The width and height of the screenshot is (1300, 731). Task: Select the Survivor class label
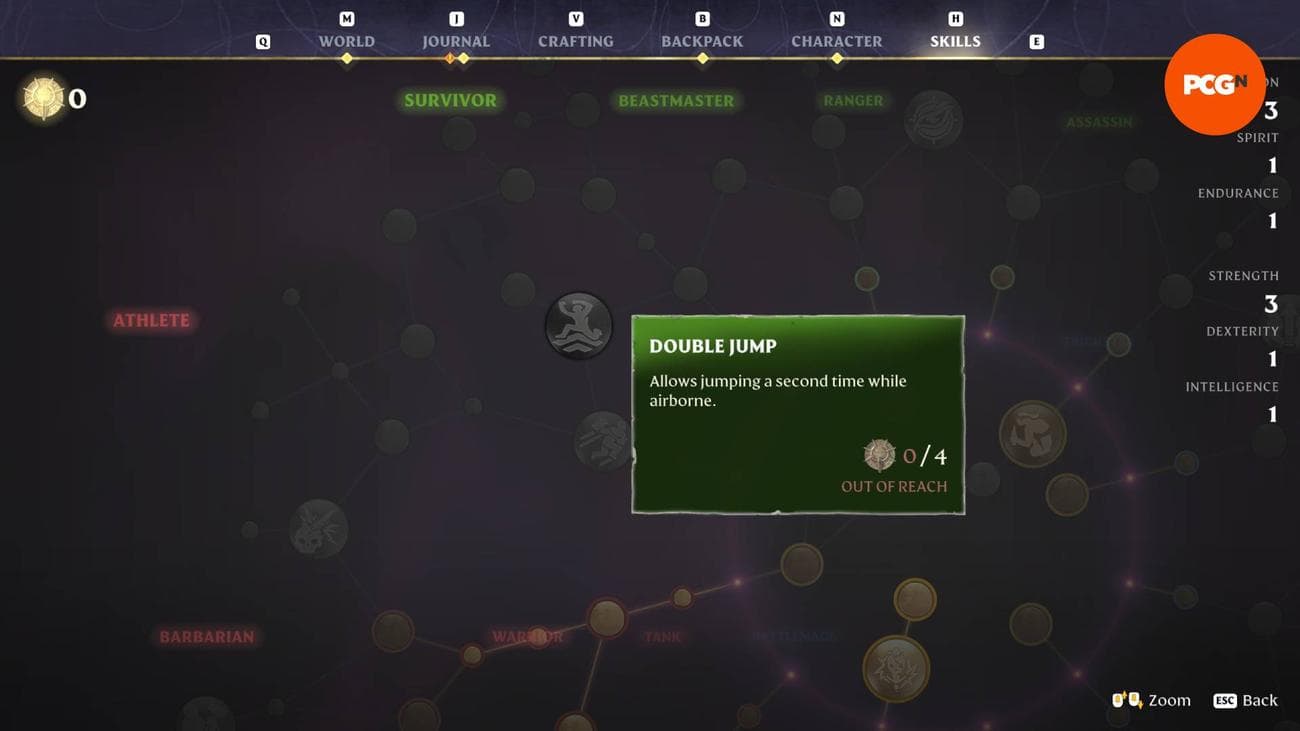449,100
